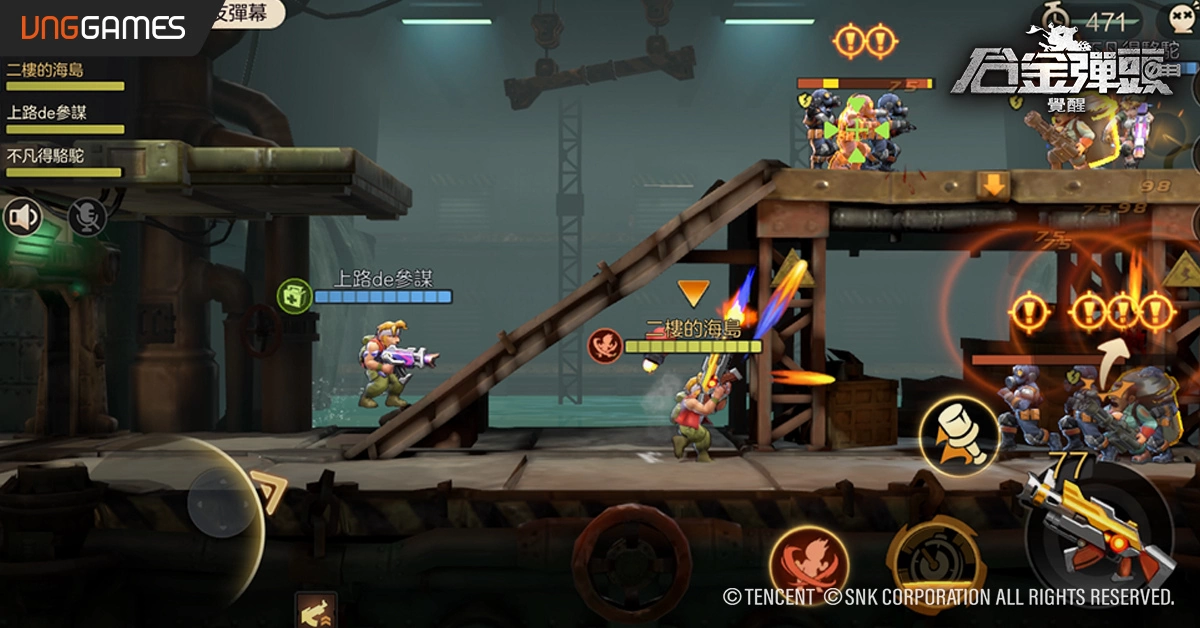Select teammate 不凡得駱駝 in squad list
The width and height of the screenshot is (1200, 628).
tap(48, 156)
